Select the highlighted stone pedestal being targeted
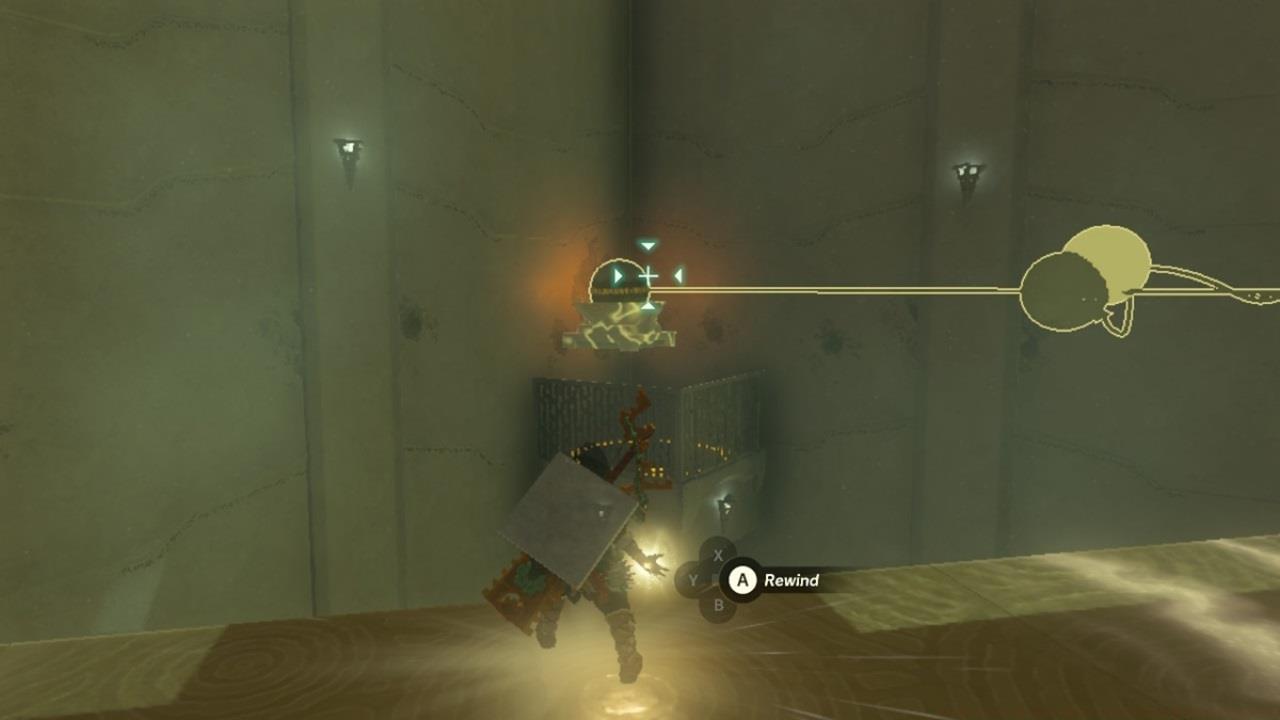Image resolution: width=1280 pixels, height=720 pixels. pyautogui.click(x=622, y=325)
